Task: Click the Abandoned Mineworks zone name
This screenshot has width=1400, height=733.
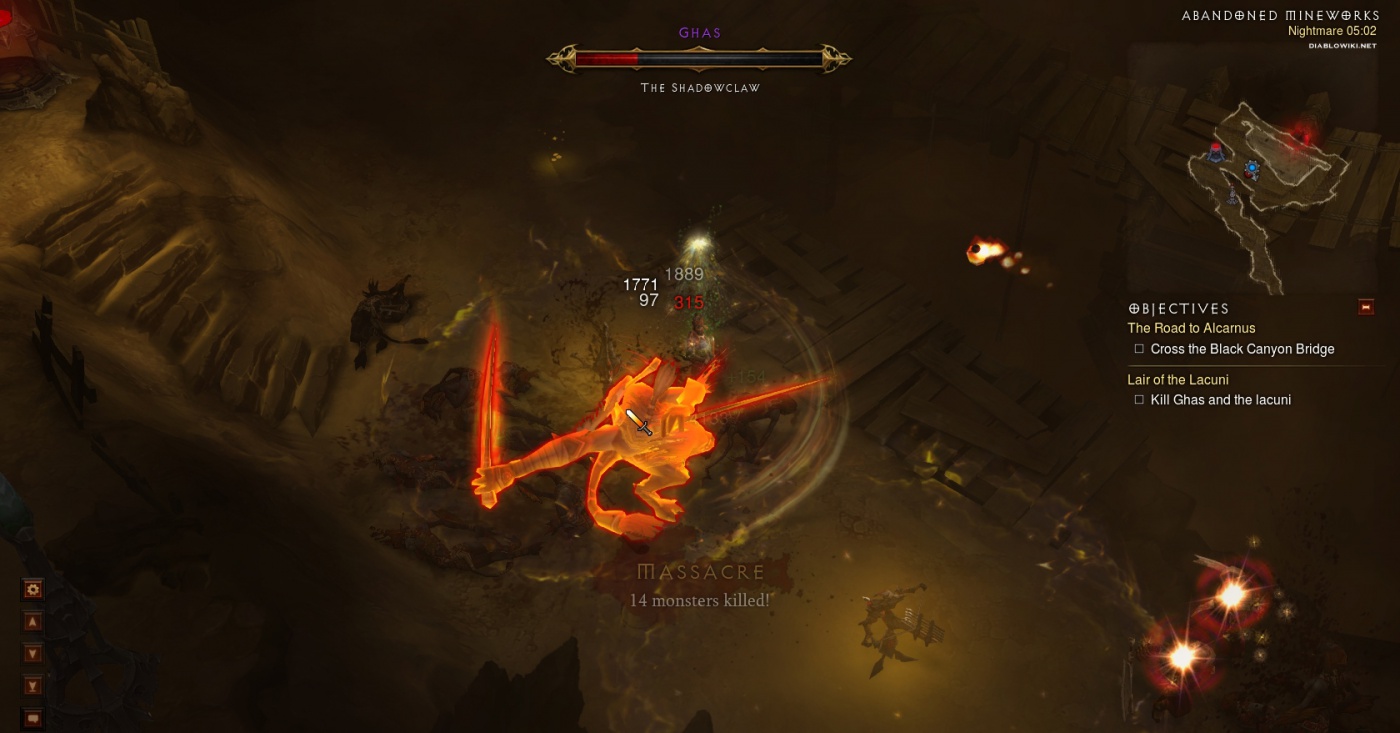Action: coord(1280,14)
